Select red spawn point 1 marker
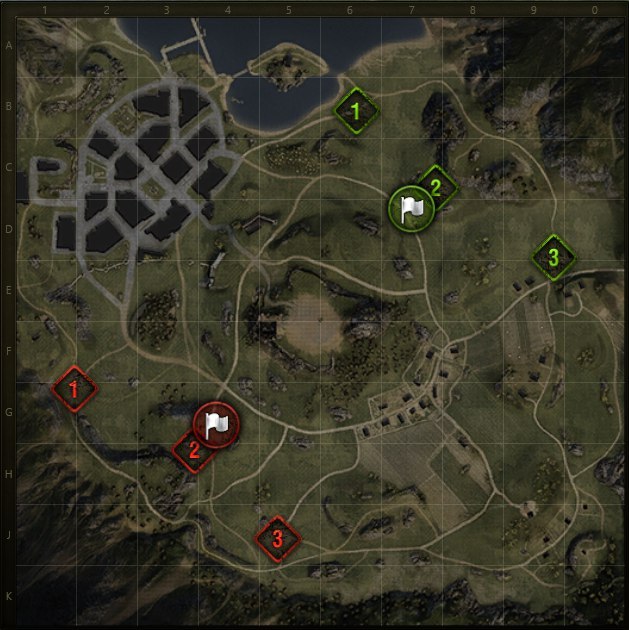 point(73,389)
